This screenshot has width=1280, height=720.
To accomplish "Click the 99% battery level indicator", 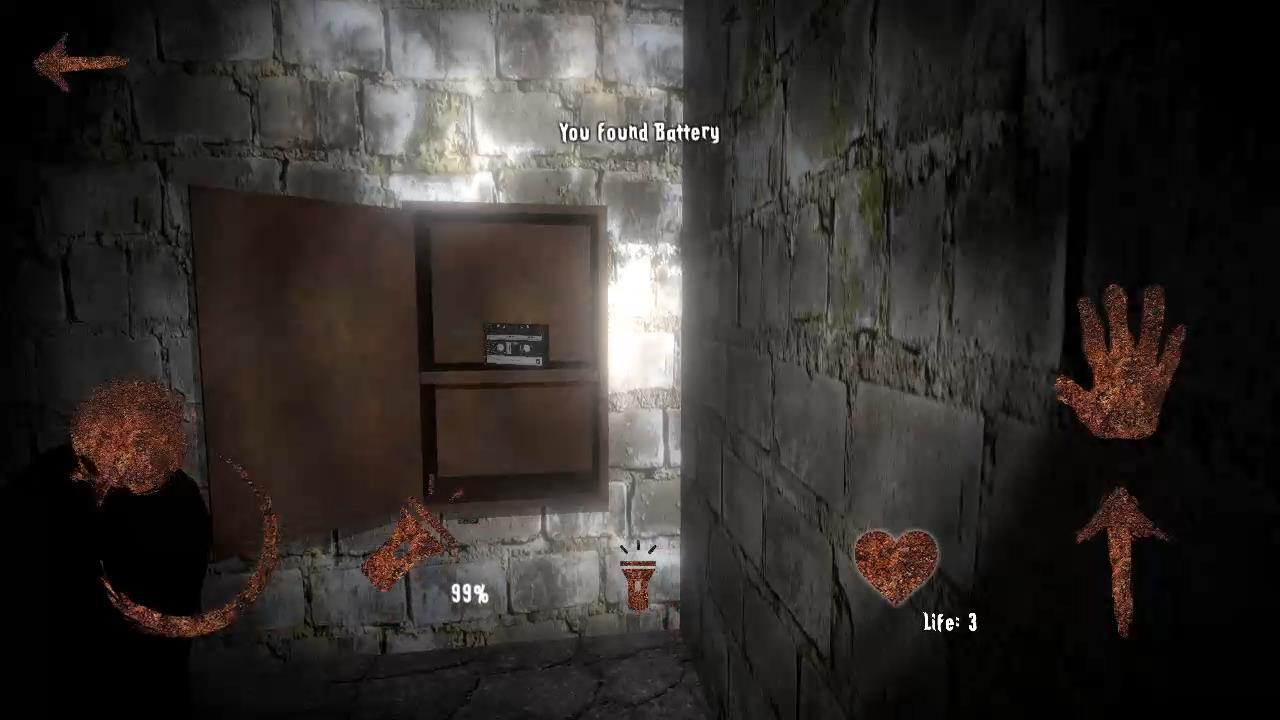I will click(469, 594).
